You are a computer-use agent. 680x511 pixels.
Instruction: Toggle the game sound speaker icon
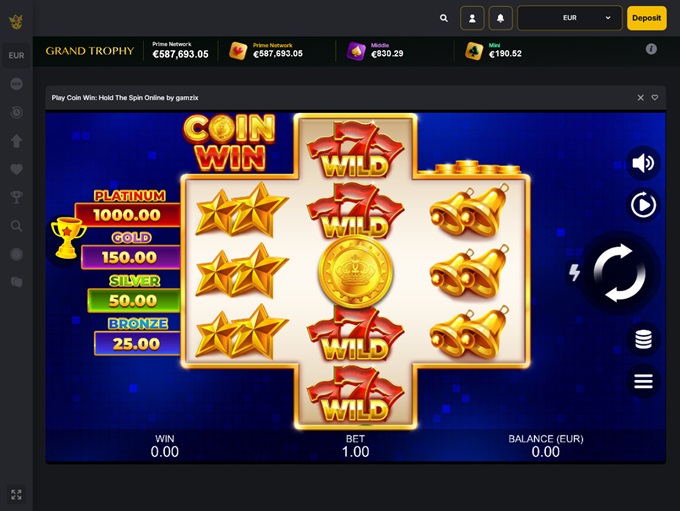point(643,163)
